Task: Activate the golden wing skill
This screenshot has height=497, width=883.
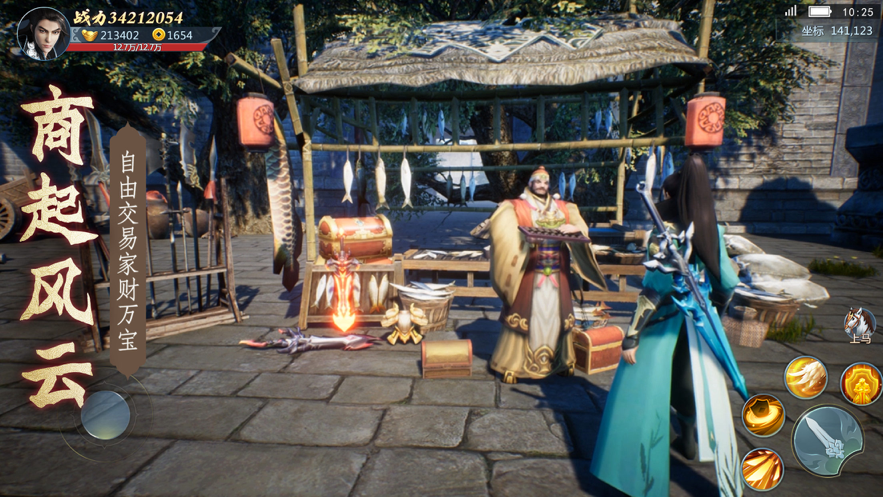Action: [806, 376]
